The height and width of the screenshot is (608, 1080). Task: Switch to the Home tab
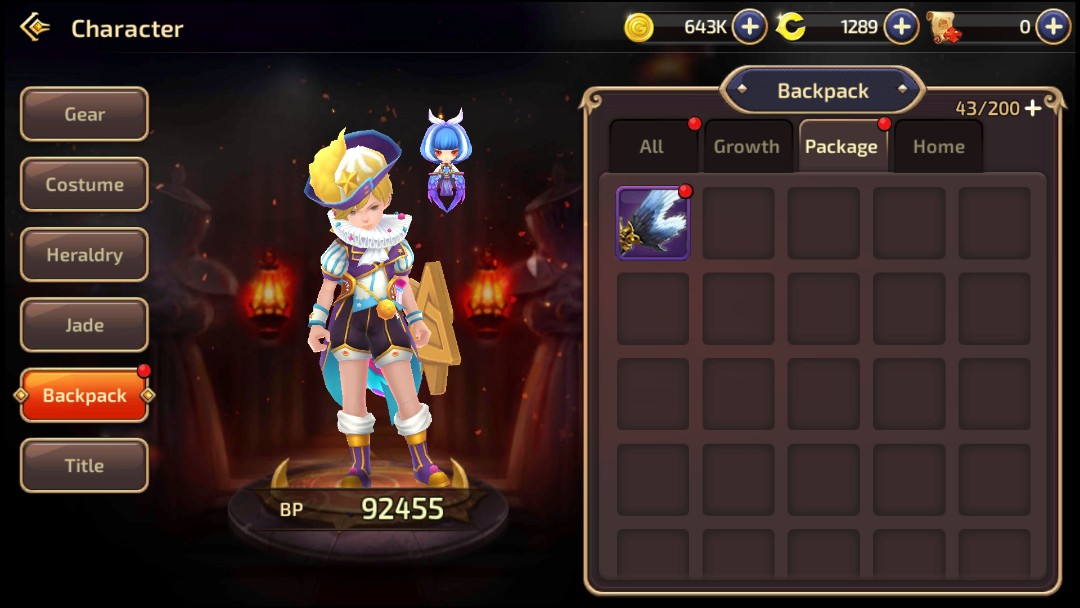938,147
